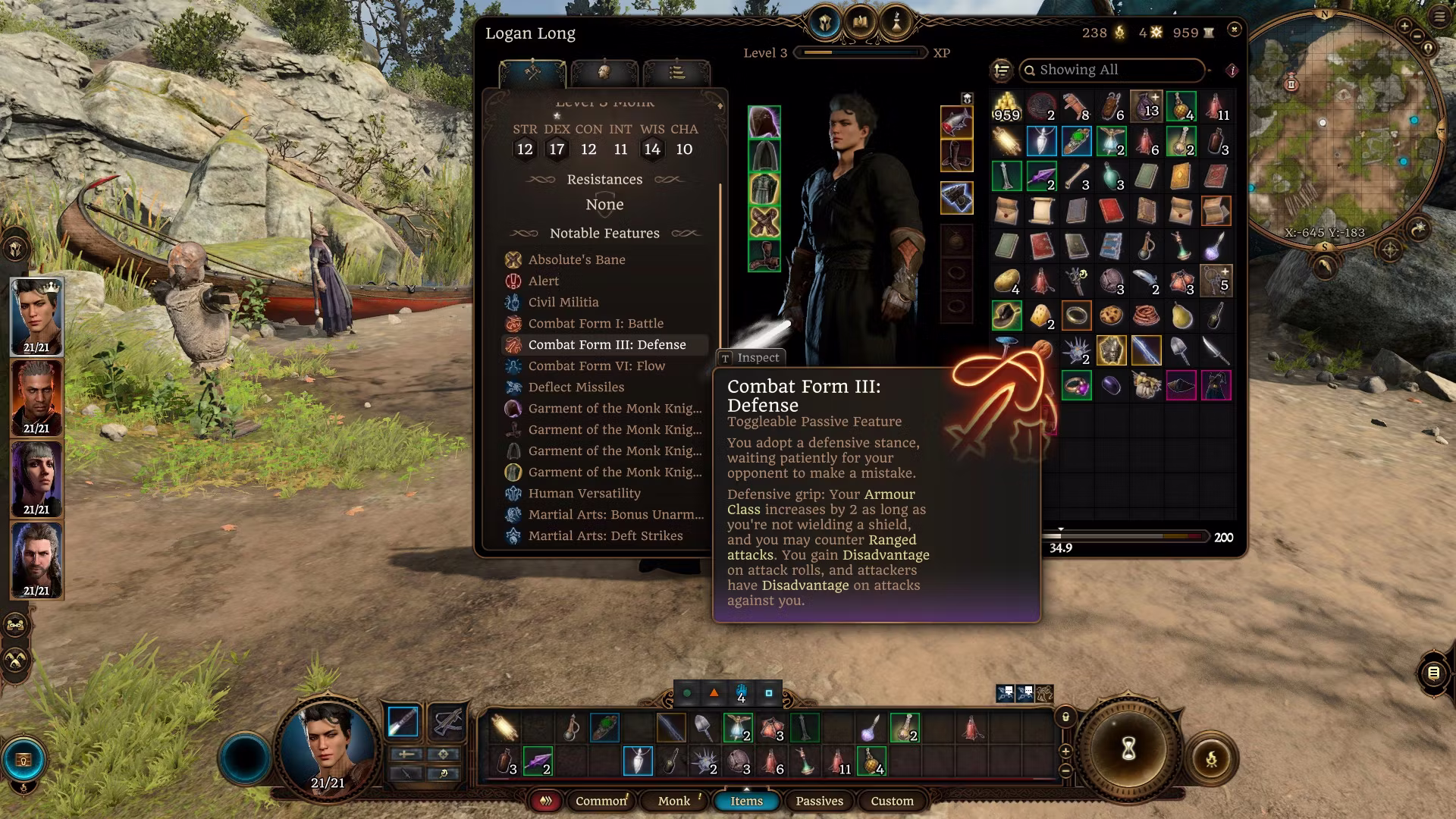Viewport: 1456px width, 819px height.
Task: Open the Passives hotbar tab
Action: click(x=819, y=801)
